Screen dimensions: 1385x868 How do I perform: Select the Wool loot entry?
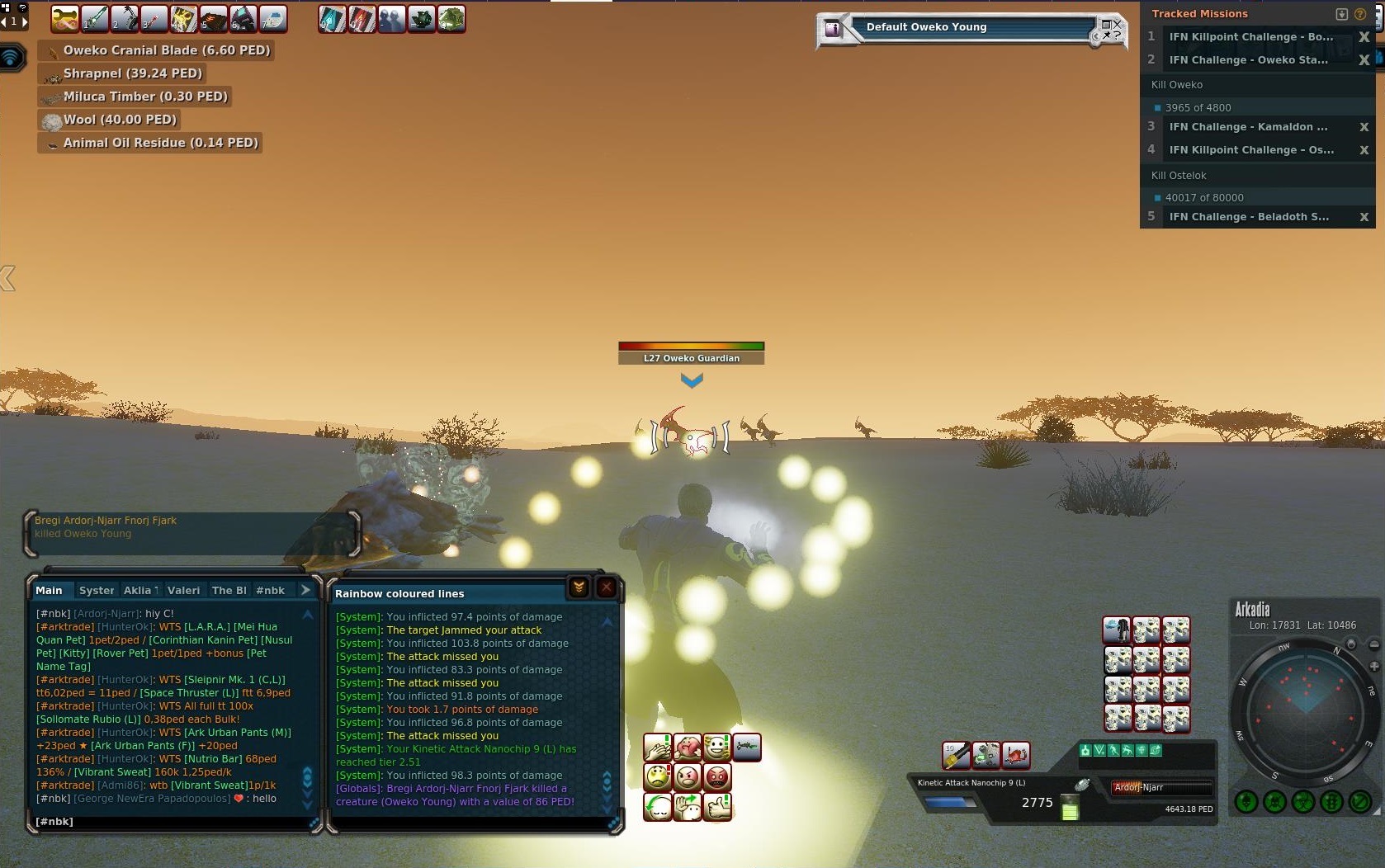(120, 120)
